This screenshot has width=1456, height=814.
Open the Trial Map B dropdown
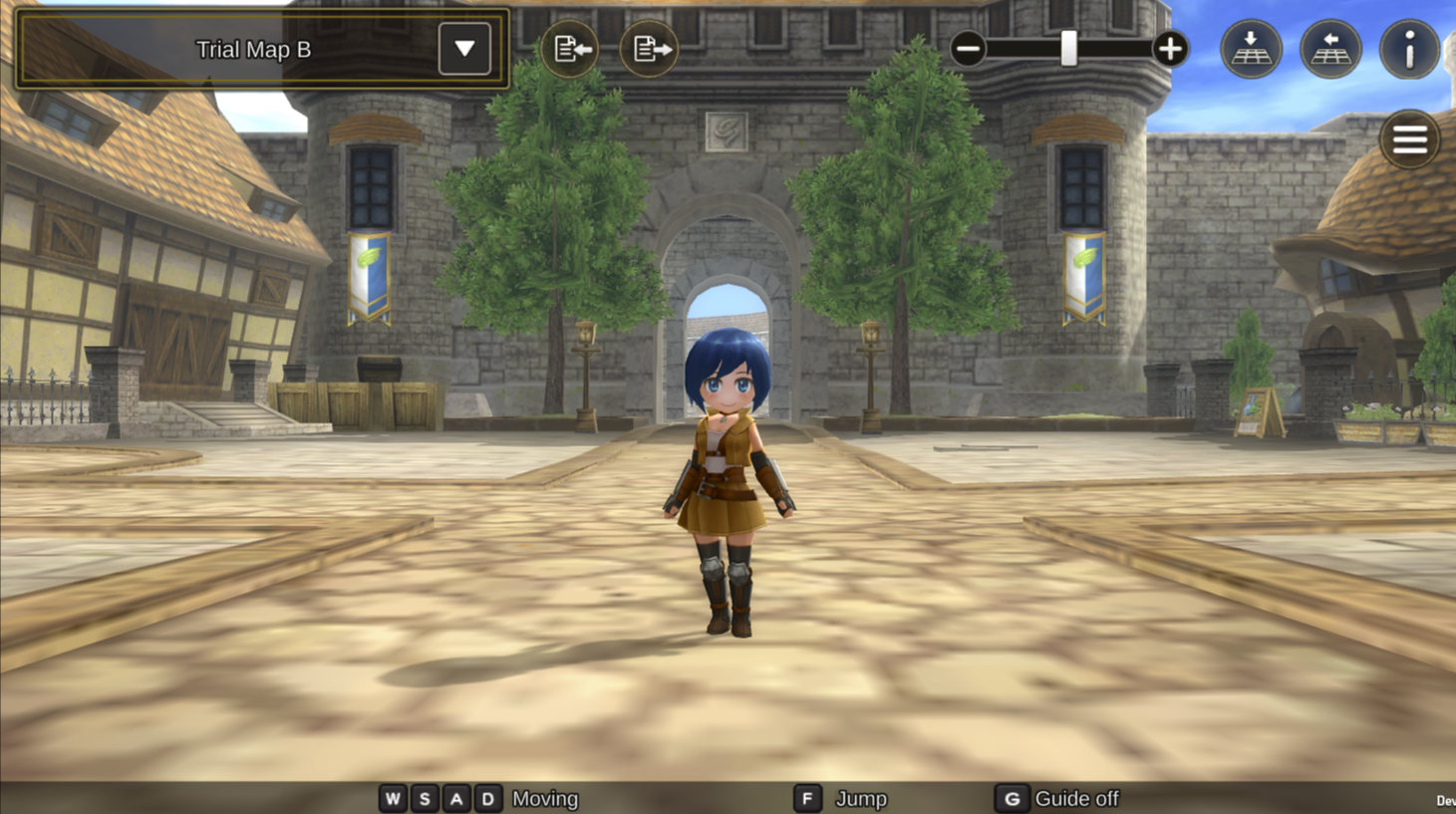(x=464, y=49)
